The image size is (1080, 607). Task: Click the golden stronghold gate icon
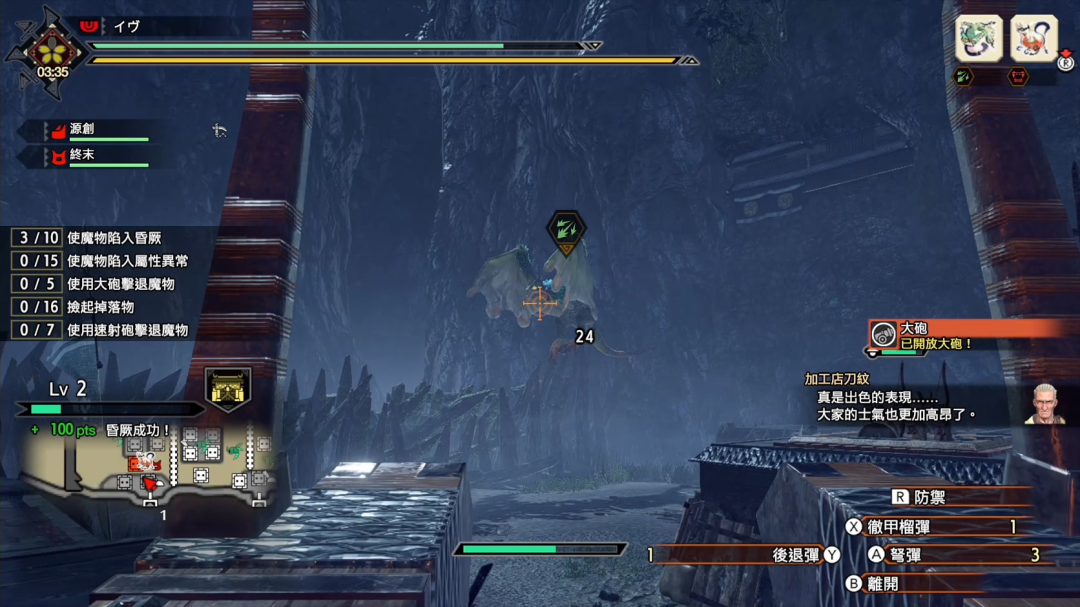[x=228, y=388]
